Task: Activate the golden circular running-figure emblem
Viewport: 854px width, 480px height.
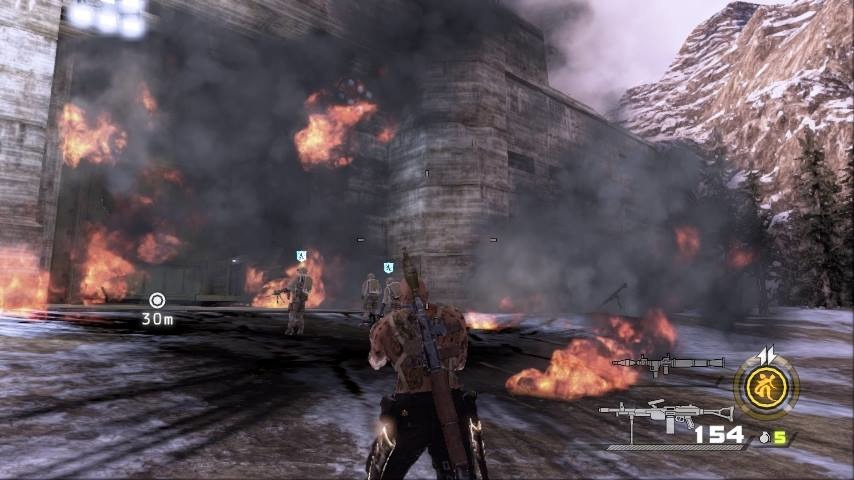Action: pyautogui.click(x=766, y=383)
